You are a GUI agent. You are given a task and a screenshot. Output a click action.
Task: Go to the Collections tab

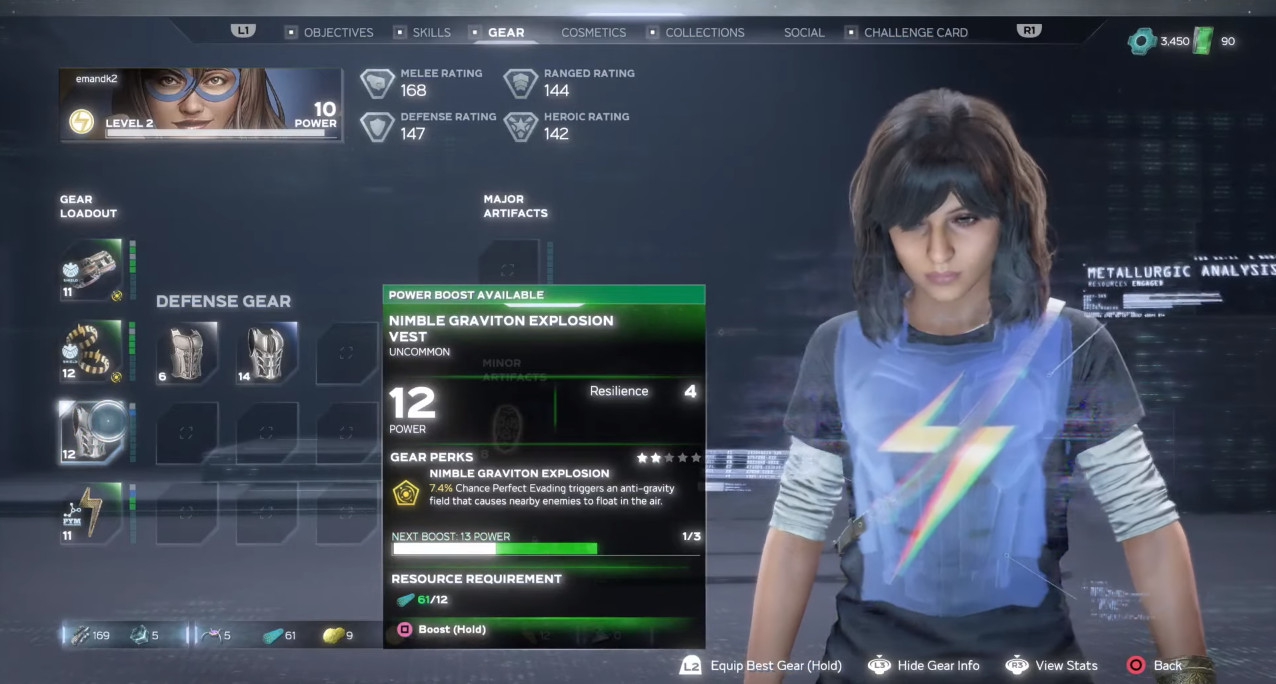tap(704, 32)
